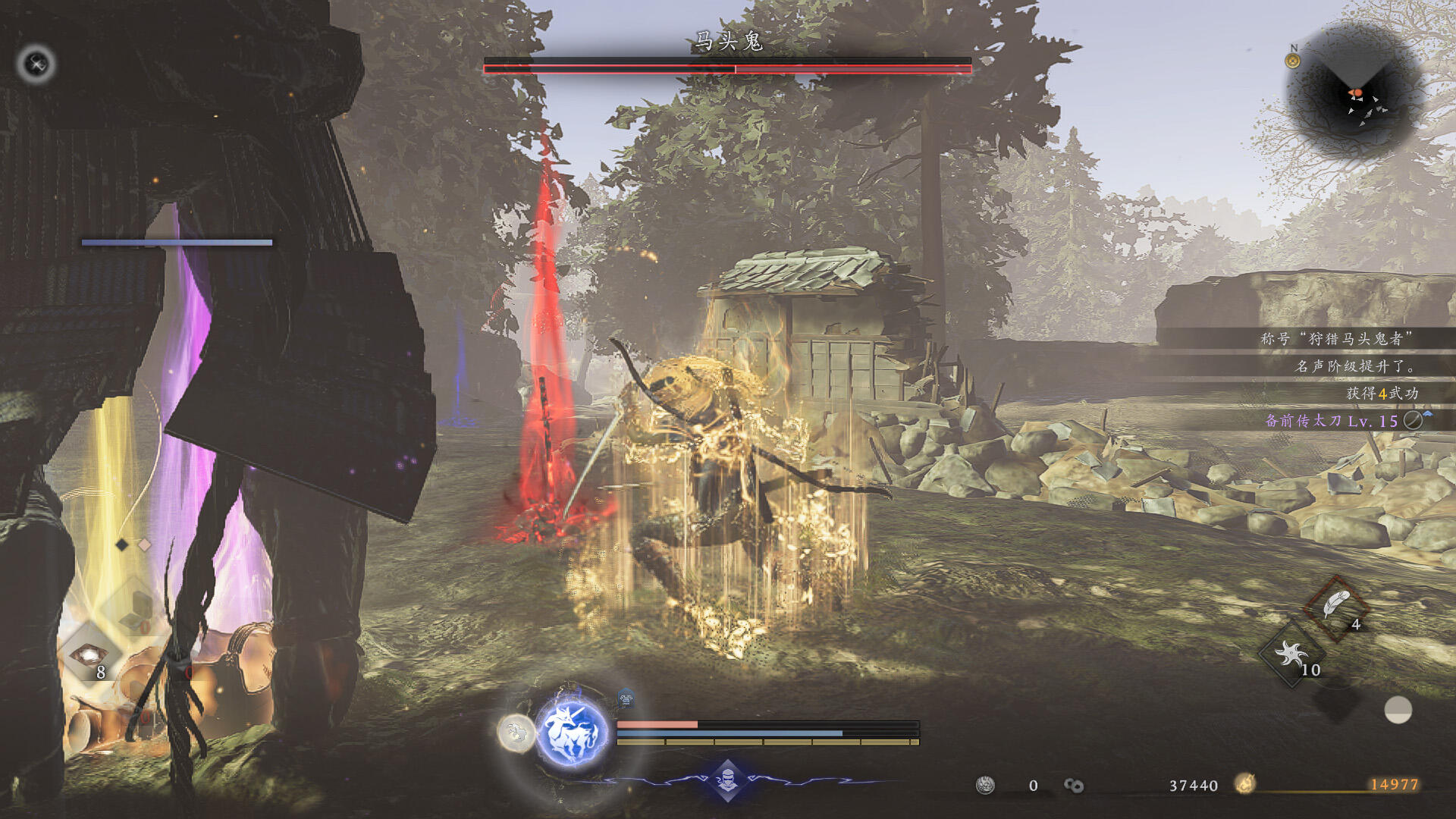
Task: Select the 备前传太刀 Lv. 15 loot notice
Action: [1331, 421]
